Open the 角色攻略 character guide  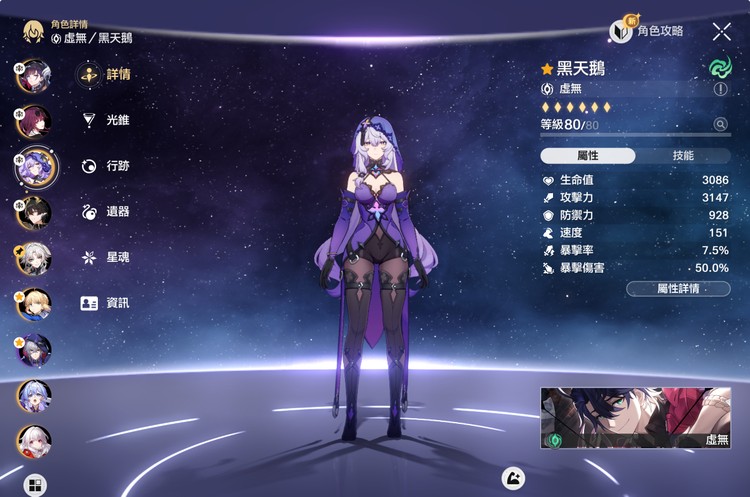coord(648,31)
